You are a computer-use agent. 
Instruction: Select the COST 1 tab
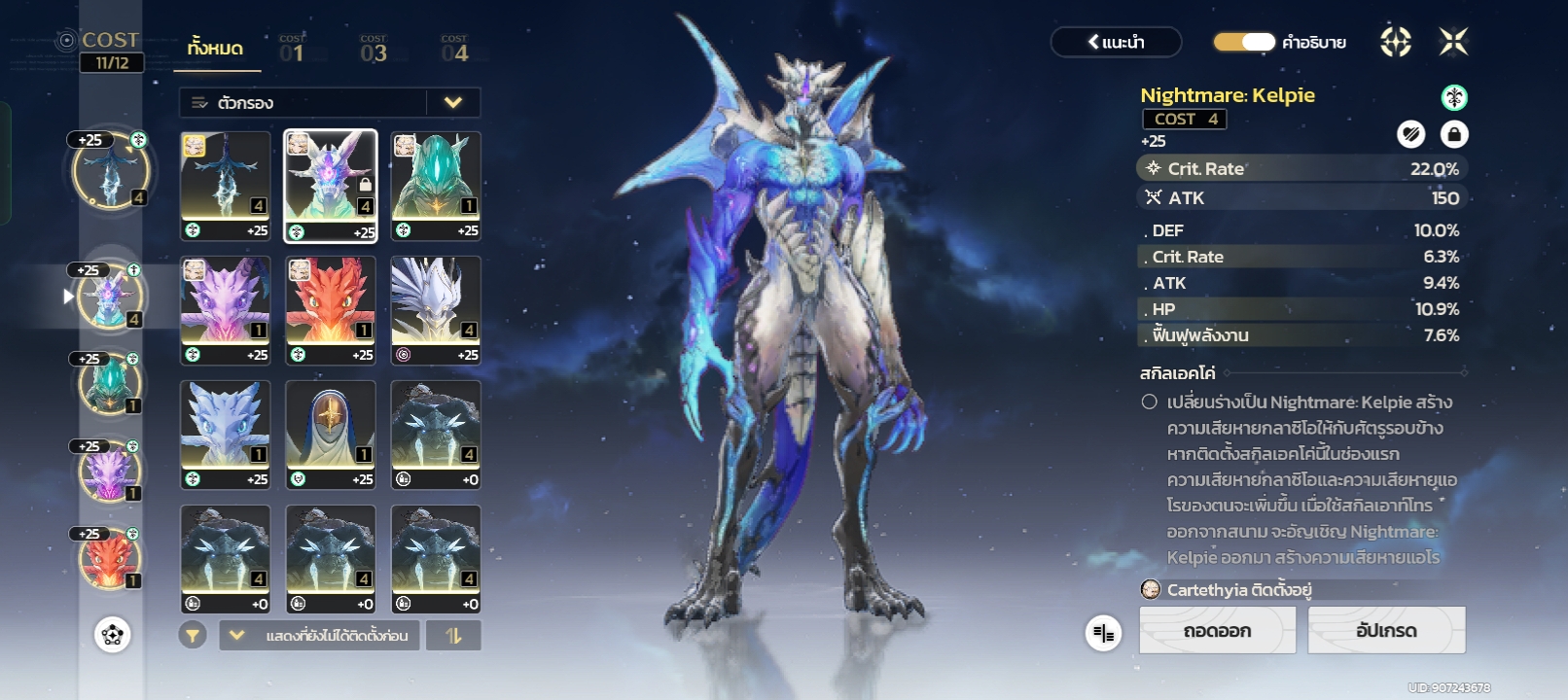coord(292,51)
